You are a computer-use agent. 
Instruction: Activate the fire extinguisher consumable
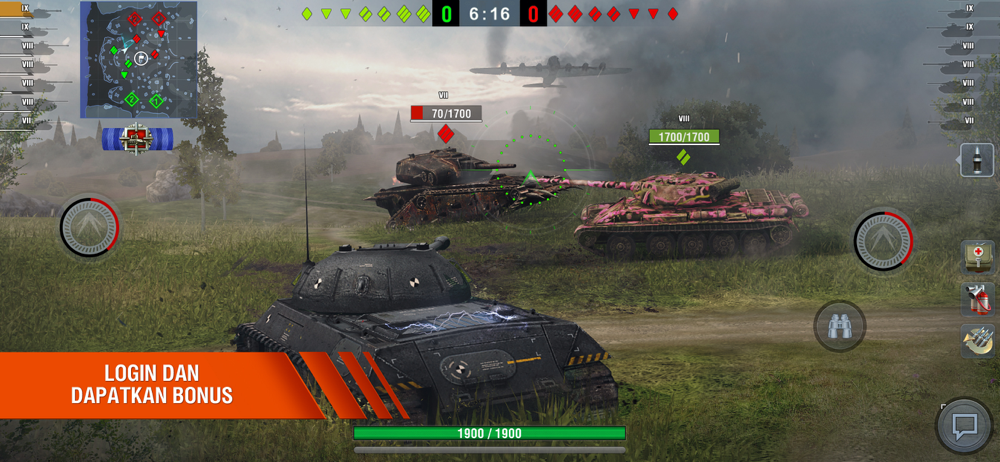[976, 298]
